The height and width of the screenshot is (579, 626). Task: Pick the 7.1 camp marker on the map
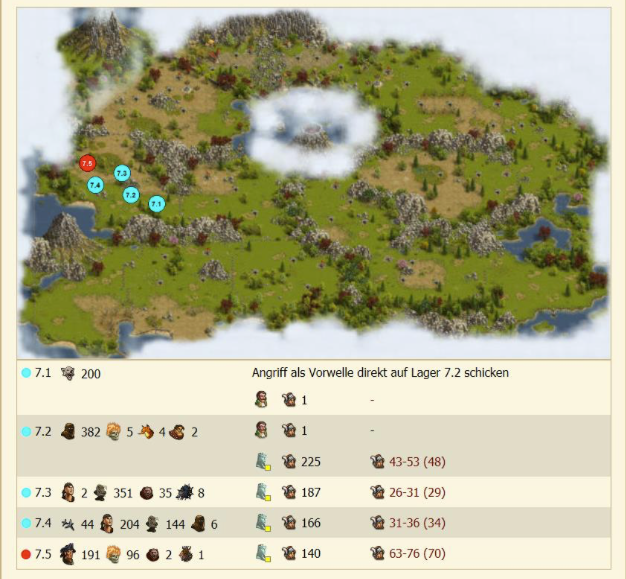pos(156,204)
